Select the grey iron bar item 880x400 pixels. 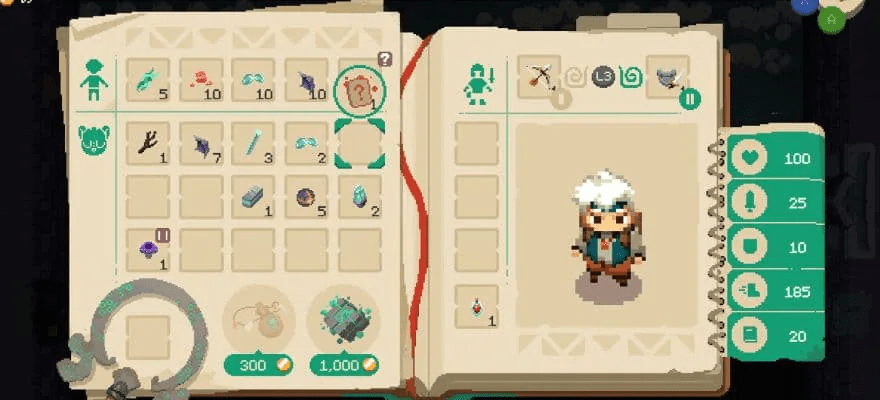point(253,196)
